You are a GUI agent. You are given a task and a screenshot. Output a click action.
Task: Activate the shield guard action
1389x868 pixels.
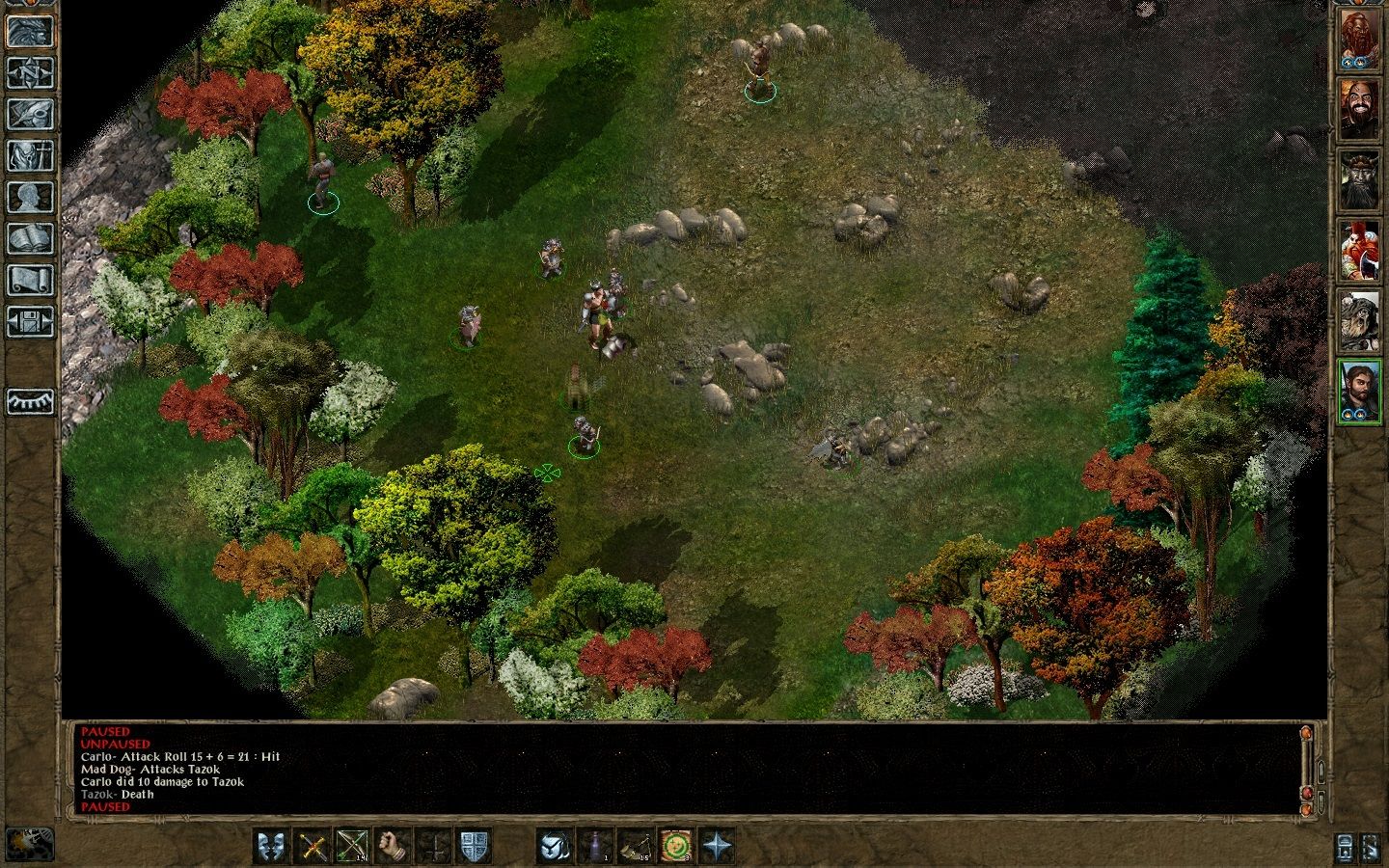474,846
